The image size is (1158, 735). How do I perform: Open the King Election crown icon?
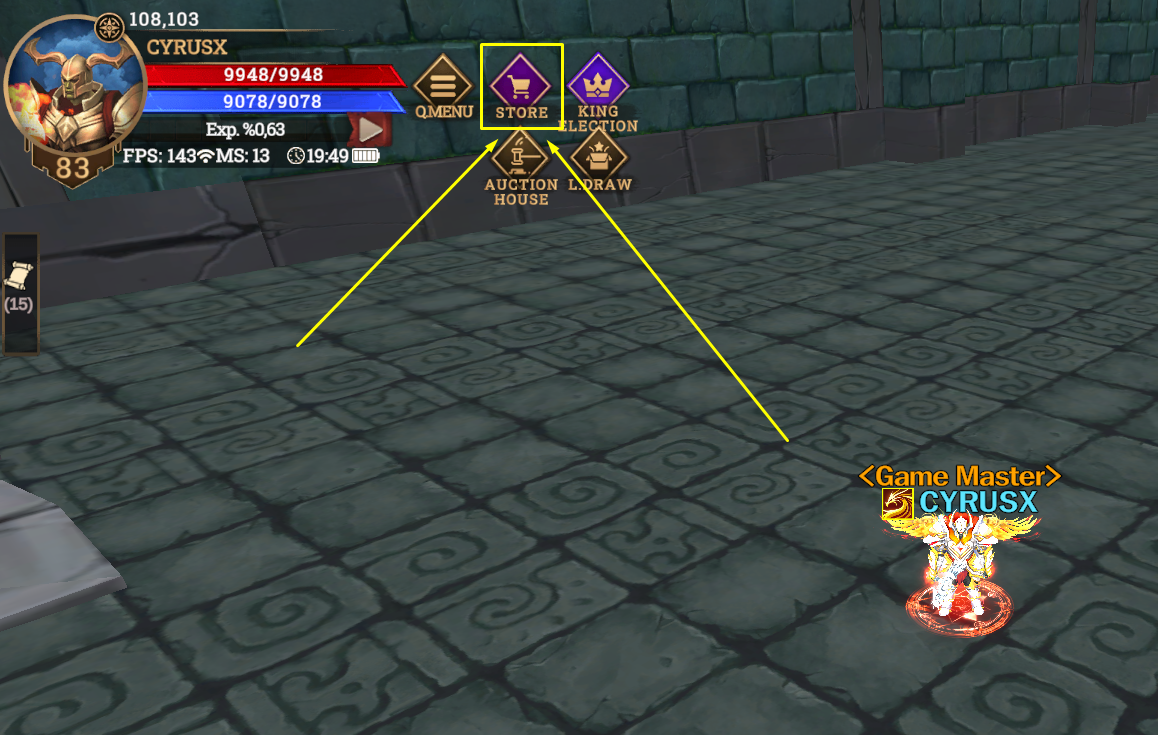pyautogui.click(x=598, y=83)
